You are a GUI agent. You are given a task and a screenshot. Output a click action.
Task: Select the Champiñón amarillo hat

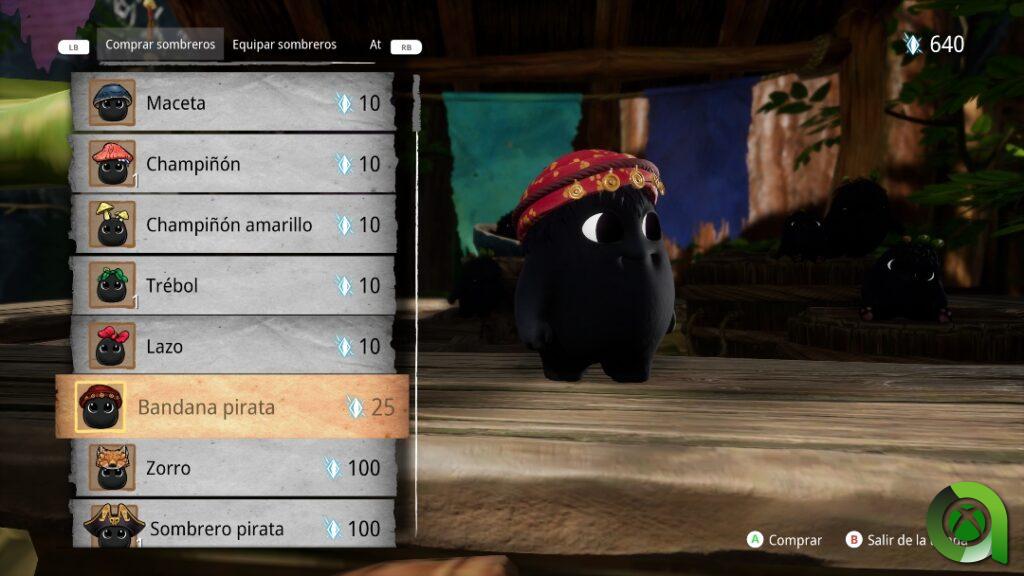(233, 225)
